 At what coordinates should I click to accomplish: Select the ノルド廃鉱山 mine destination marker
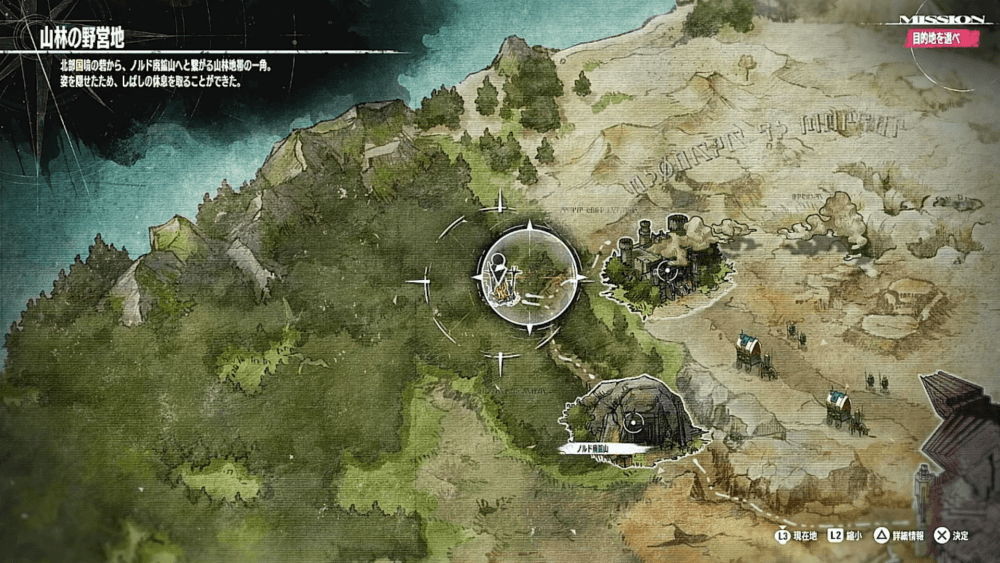pos(632,423)
